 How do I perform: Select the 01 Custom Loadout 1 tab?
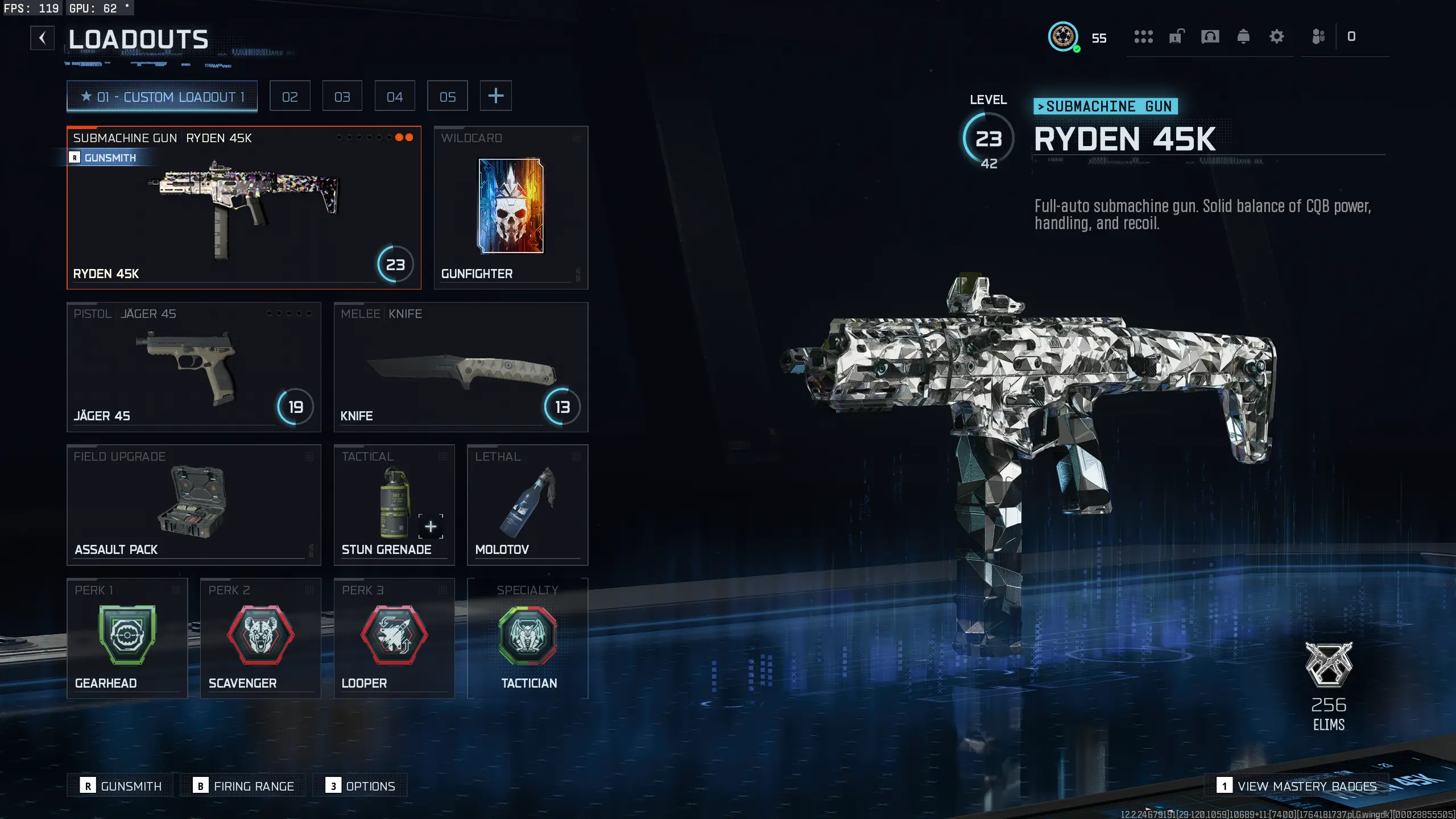[x=162, y=96]
